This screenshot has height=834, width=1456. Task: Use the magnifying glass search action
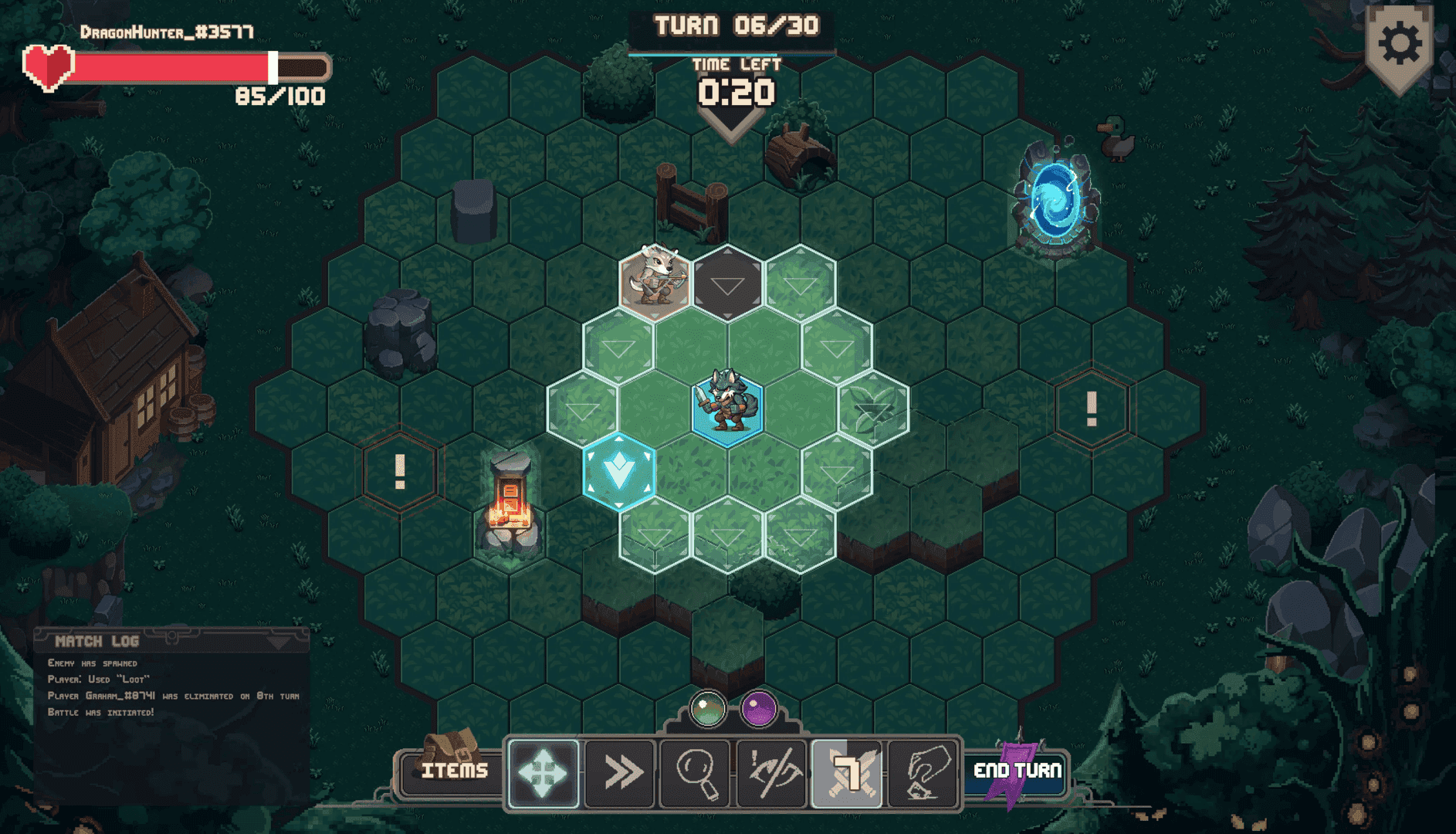click(x=696, y=773)
